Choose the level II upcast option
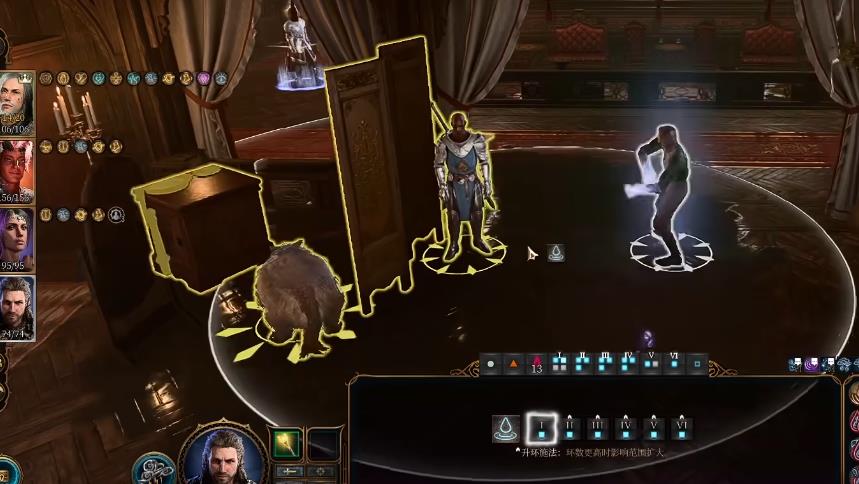This screenshot has width=859, height=484. 569,430
